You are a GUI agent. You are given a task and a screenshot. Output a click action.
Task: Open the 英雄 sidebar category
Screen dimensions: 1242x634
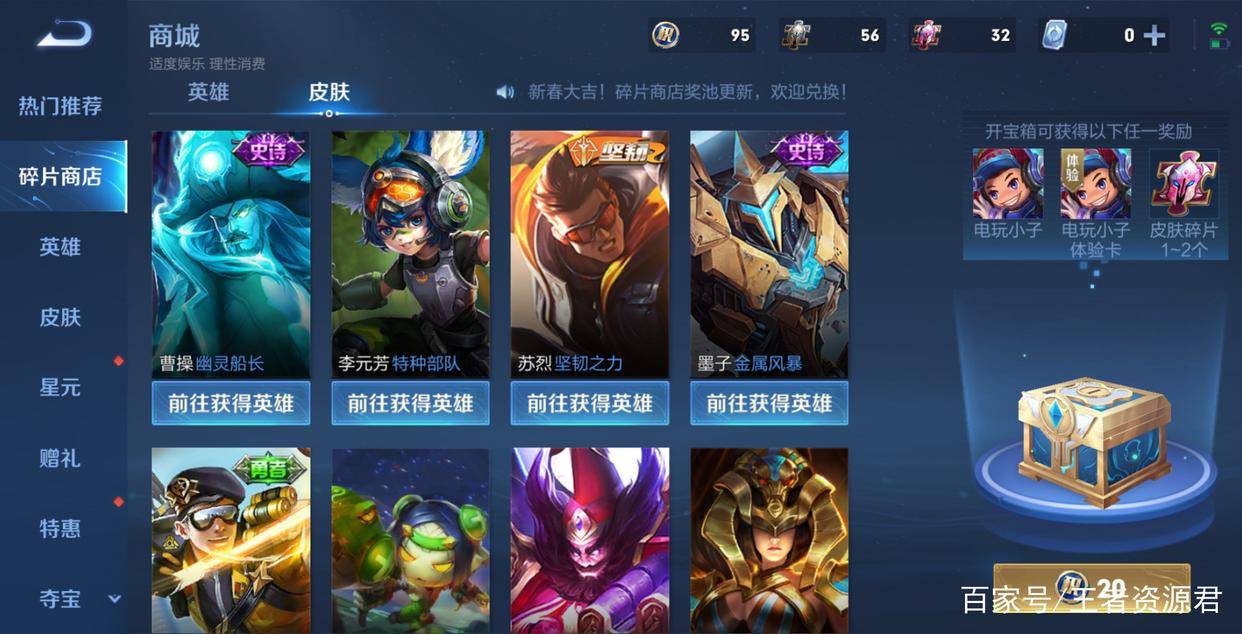60,247
